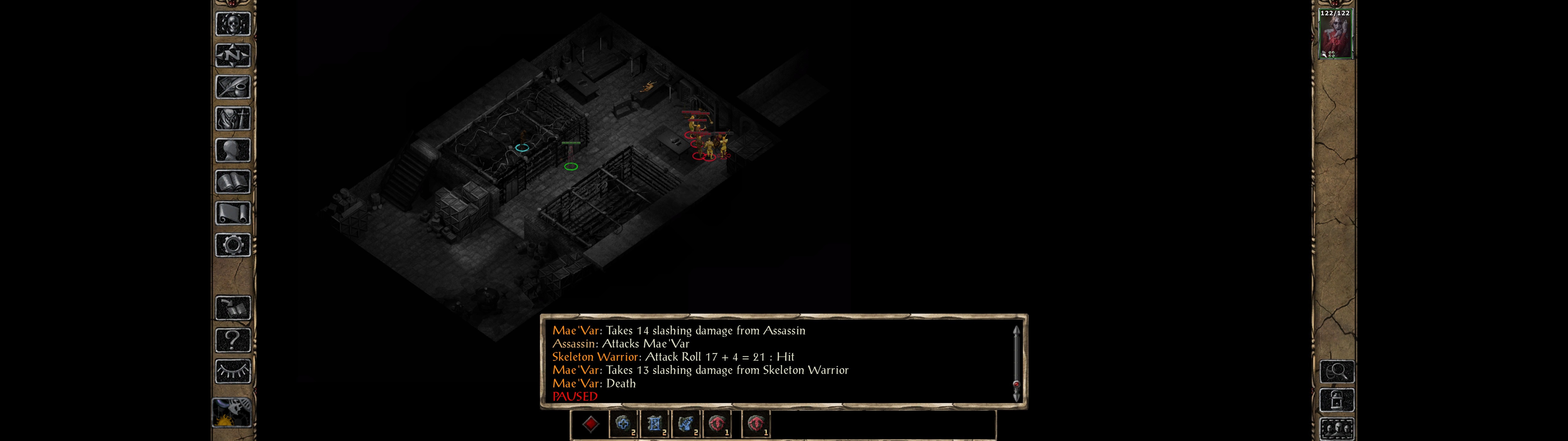The width and height of the screenshot is (1568, 441).
Task: Activate the blue cross spell icon
Action: [x=623, y=424]
